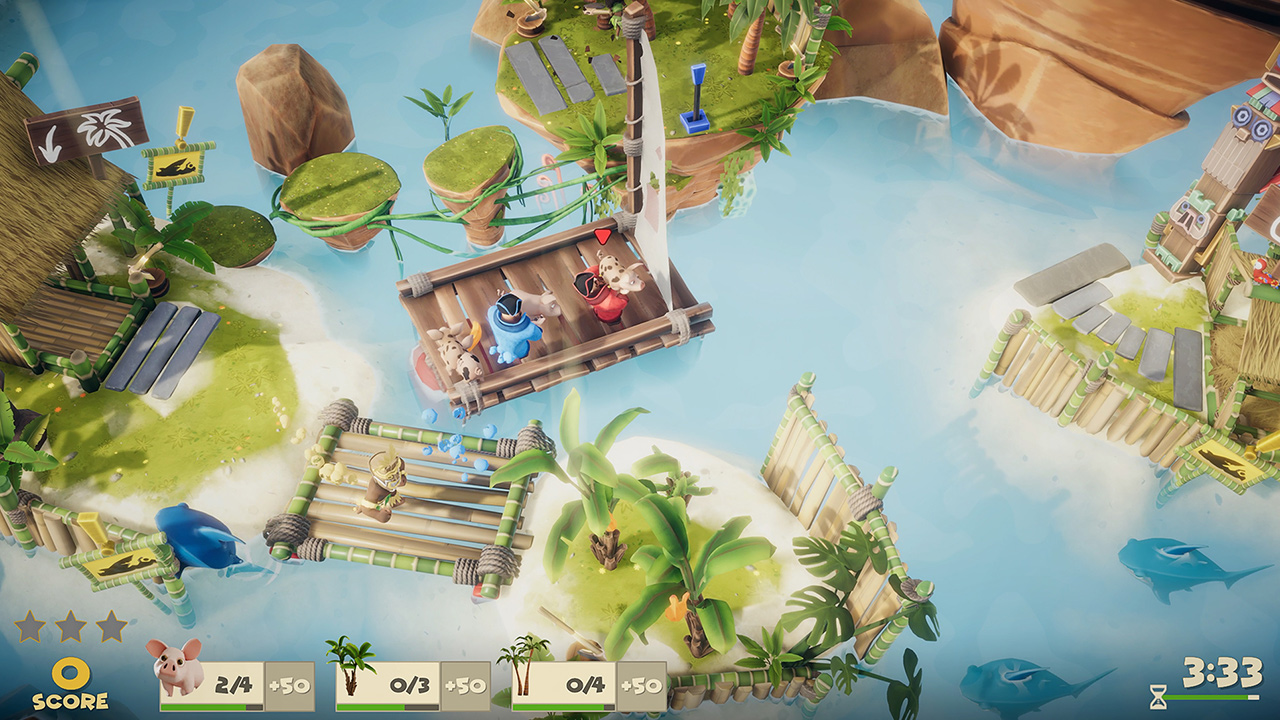
Task: Click the red flag marker atop the raft mast
Action: point(603,237)
